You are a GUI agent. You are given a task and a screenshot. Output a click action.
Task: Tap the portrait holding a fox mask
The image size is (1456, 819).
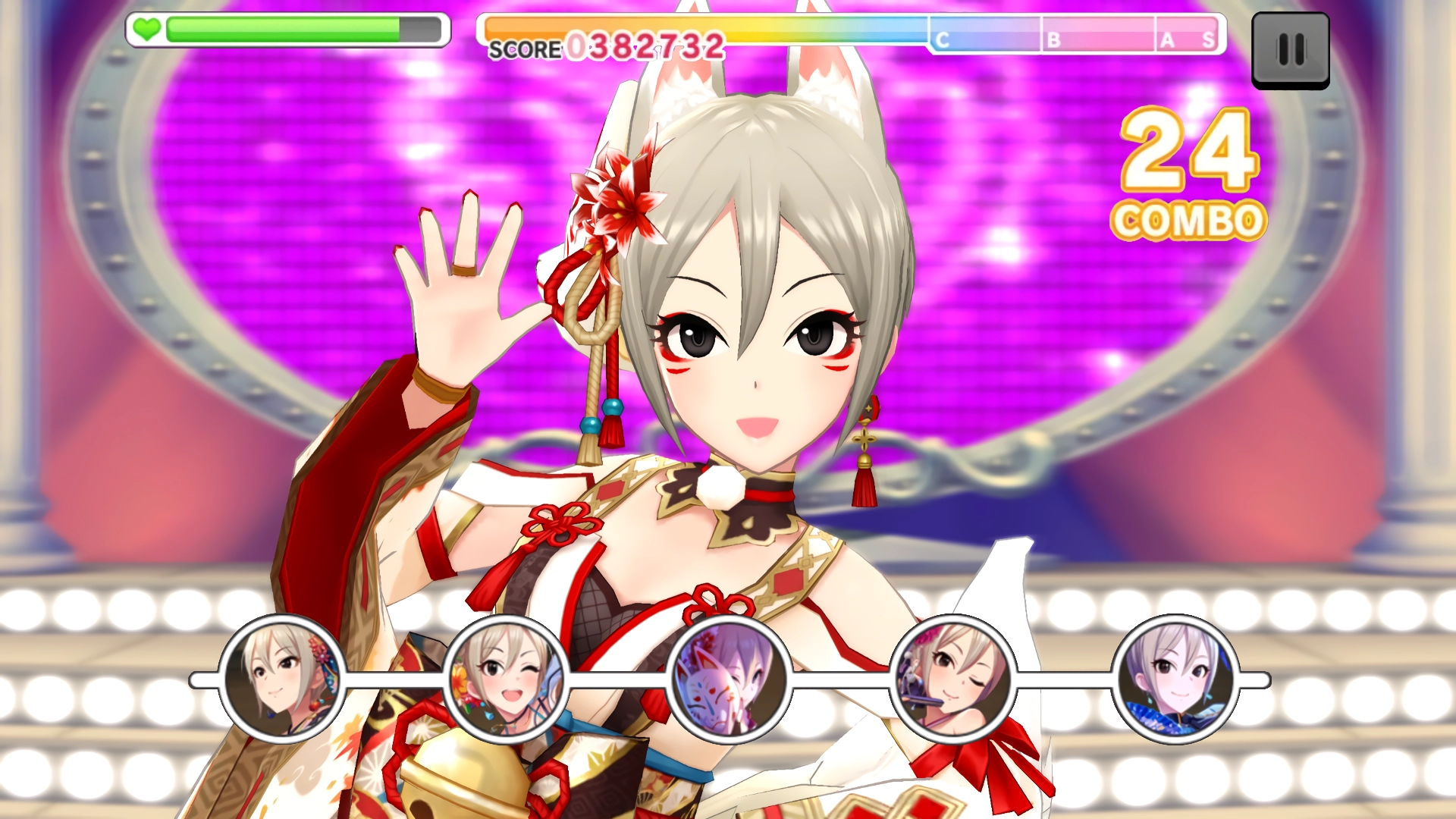(x=729, y=679)
